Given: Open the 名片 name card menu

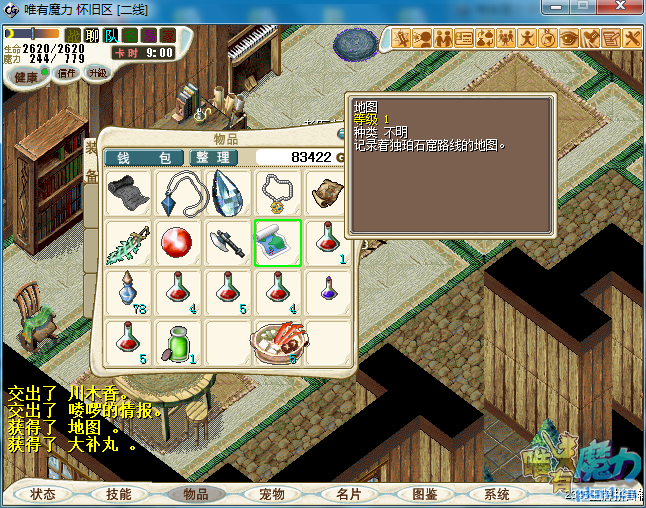Looking at the screenshot, I should [347, 494].
